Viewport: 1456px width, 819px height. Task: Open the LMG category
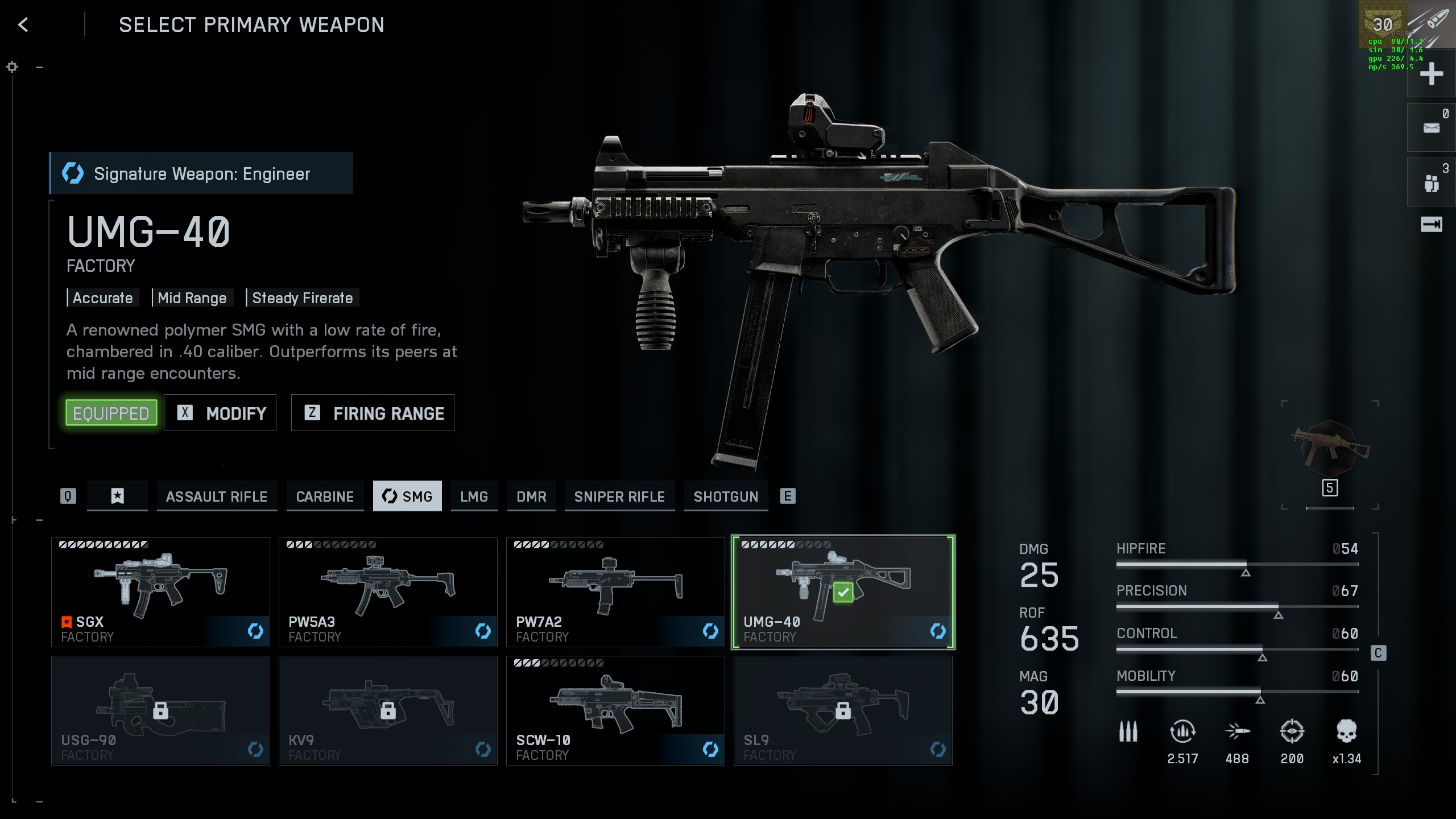click(474, 497)
